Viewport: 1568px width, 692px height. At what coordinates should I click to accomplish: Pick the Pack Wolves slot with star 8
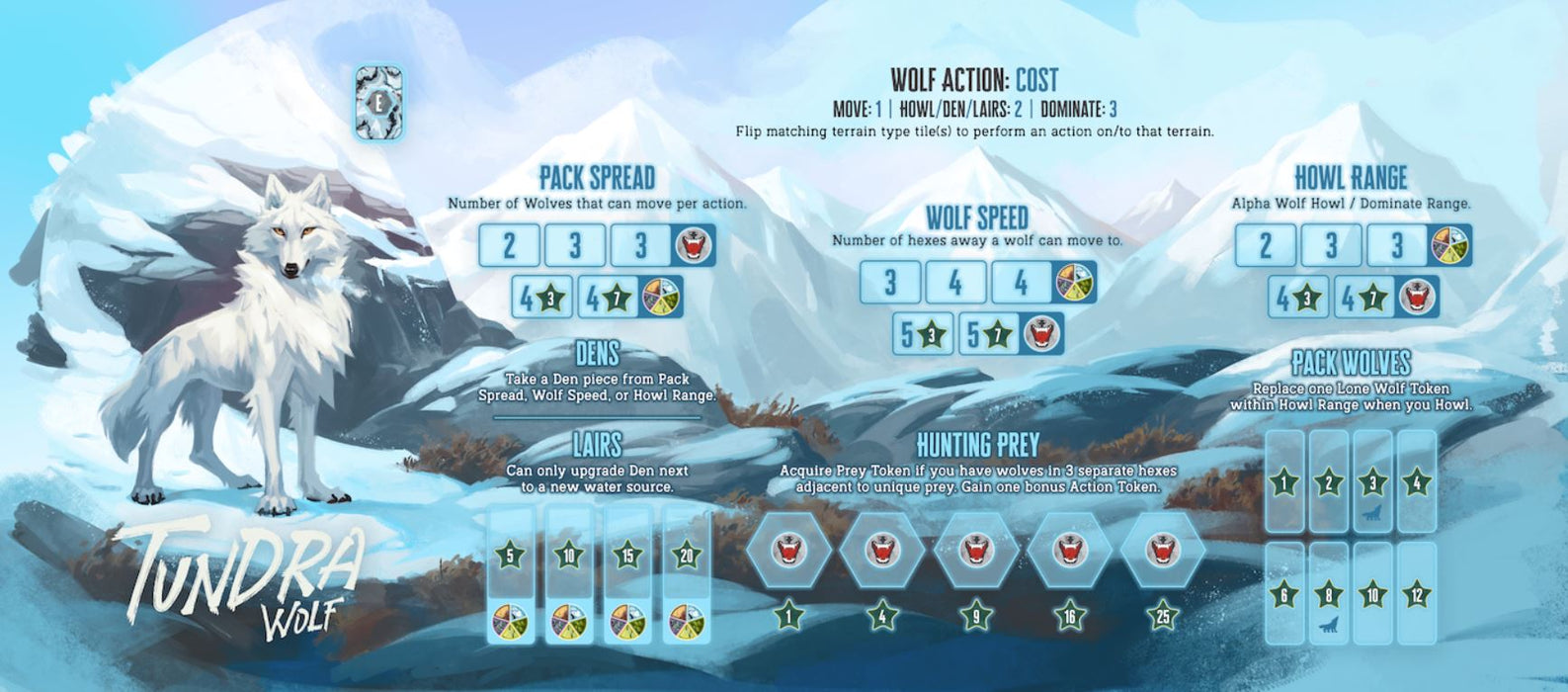point(1328,595)
